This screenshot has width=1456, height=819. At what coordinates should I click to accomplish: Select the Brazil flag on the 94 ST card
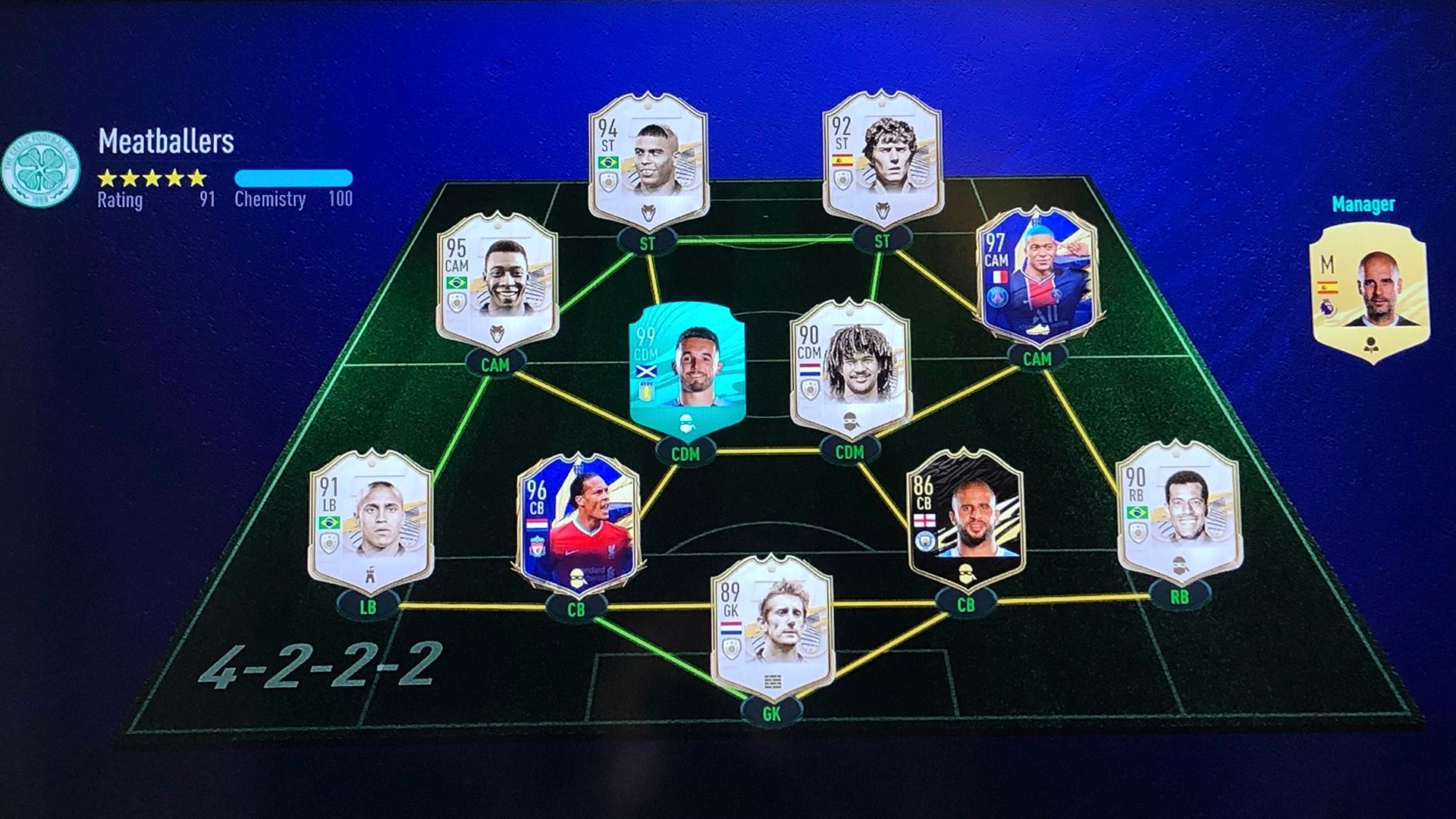pyautogui.click(x=609, y=162)
